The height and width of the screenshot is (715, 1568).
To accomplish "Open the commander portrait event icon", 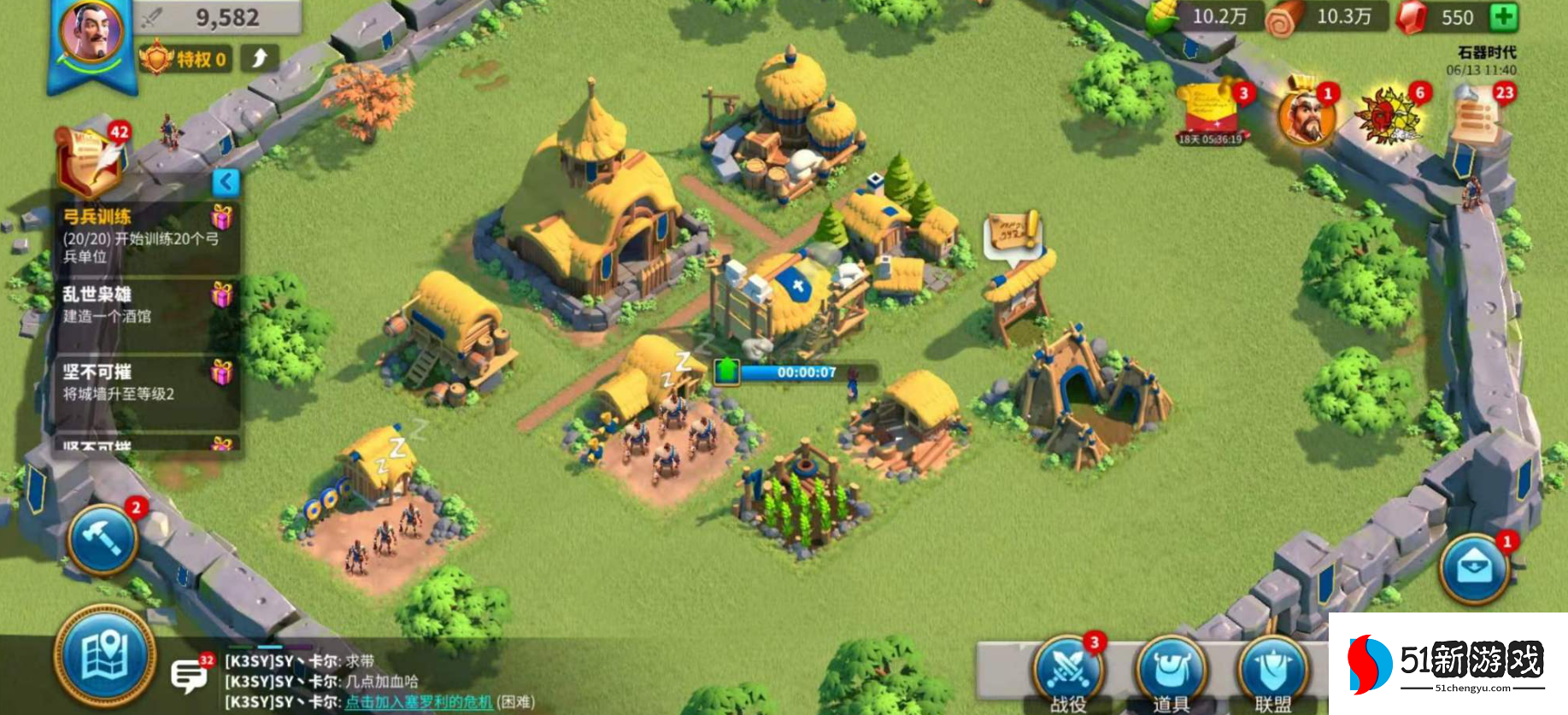I will point(1306,116).
